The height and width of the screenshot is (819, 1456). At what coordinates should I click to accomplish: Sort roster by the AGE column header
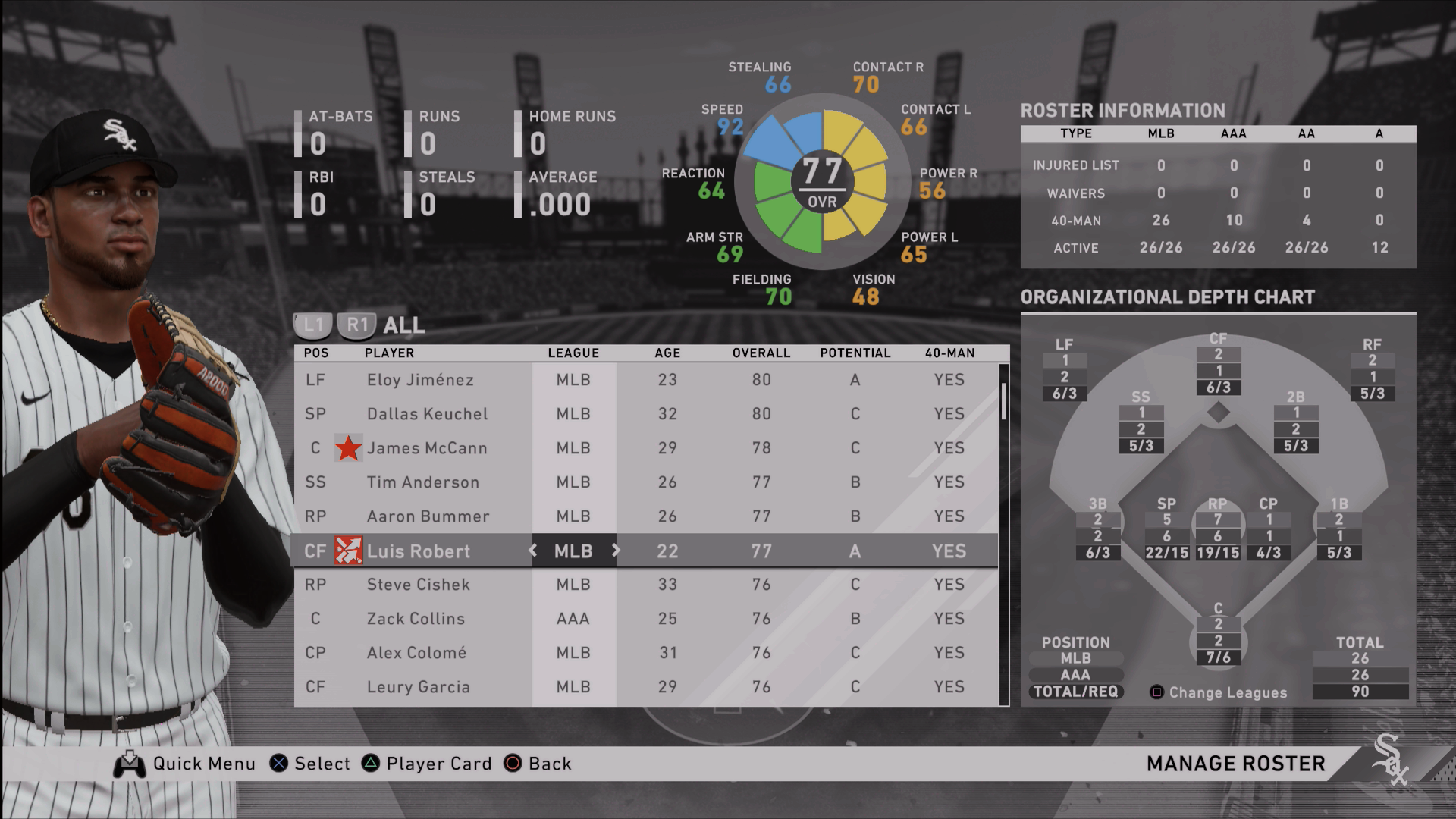point(667,353)
